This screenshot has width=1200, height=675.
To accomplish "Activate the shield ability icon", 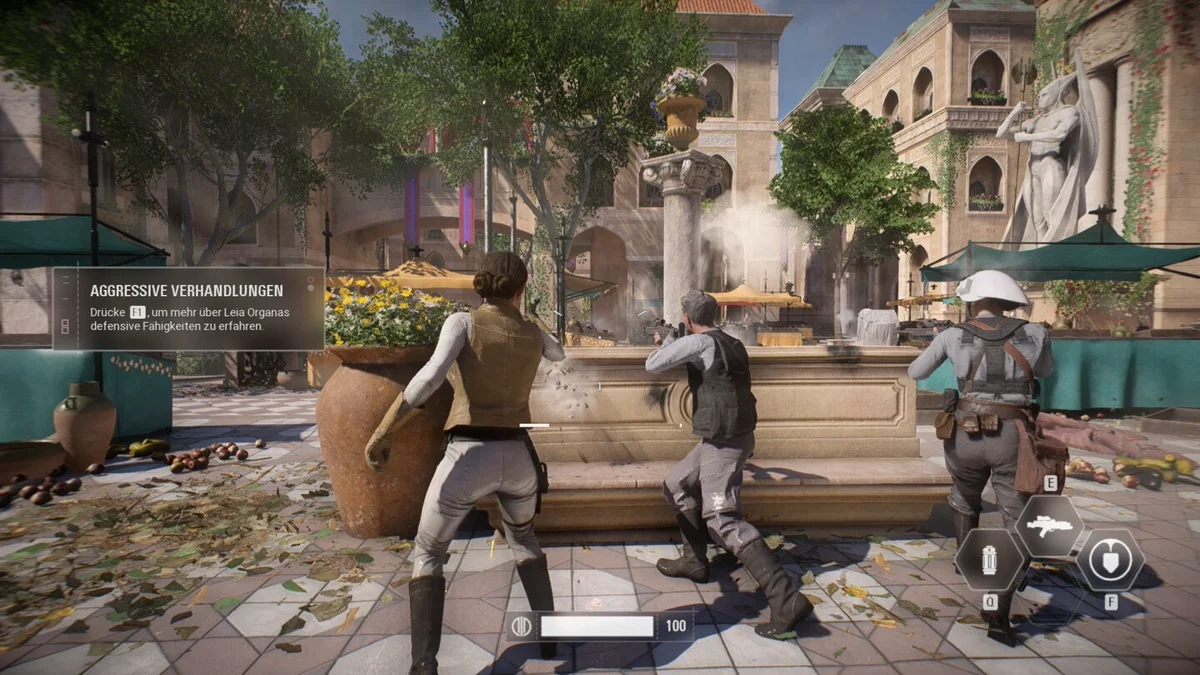I will coord(1110,560).
